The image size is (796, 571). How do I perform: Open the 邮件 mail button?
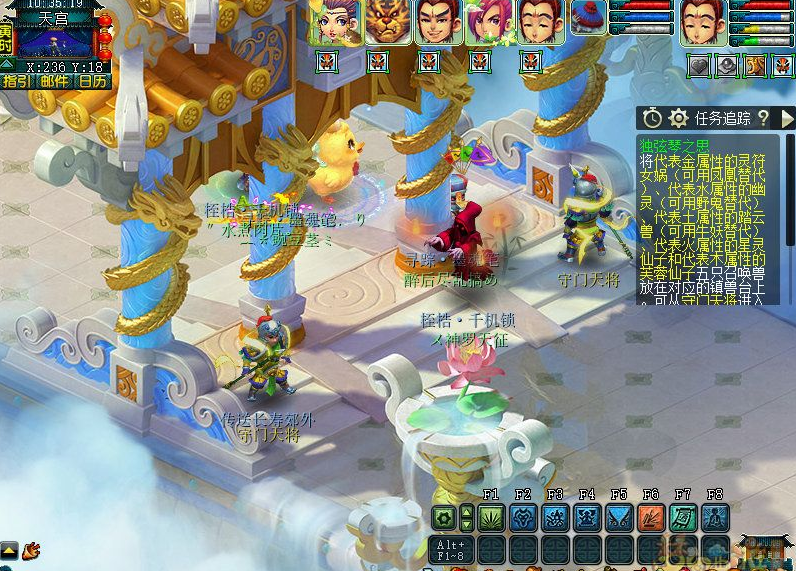pos(55,81)
